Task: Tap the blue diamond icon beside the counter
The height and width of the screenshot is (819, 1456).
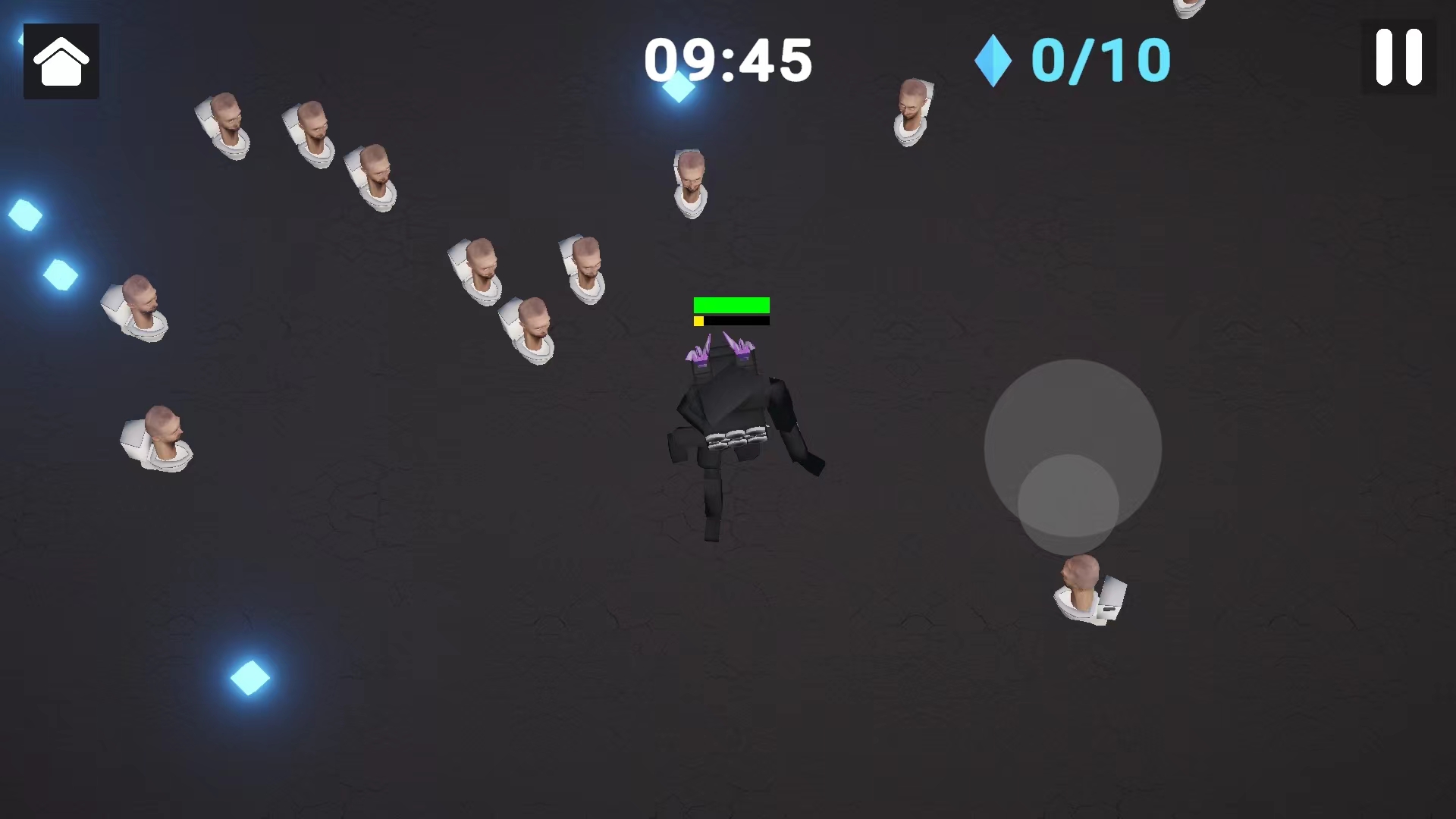Action: click(993, 61)
